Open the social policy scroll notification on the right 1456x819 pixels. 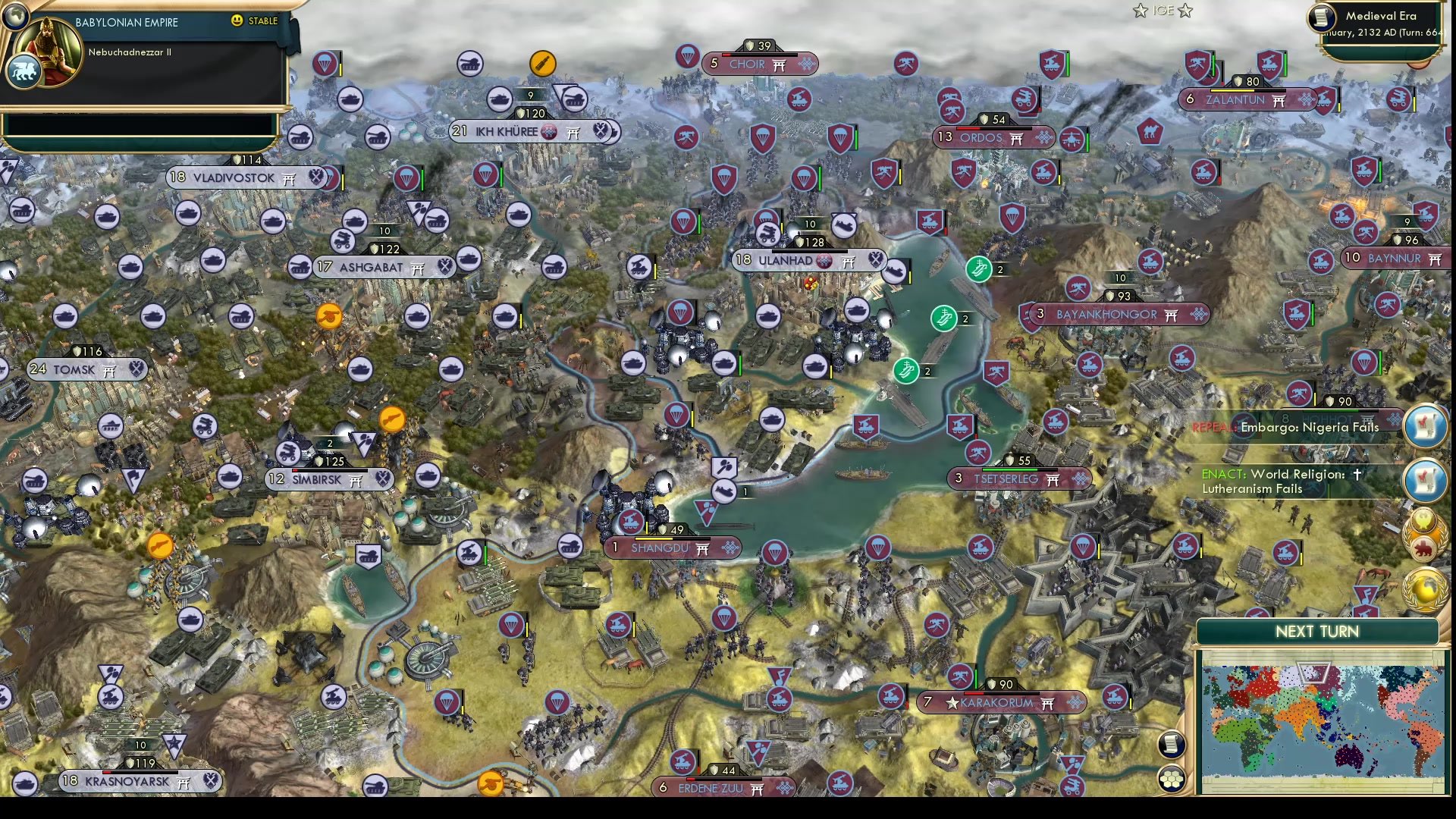[1425, 424]
